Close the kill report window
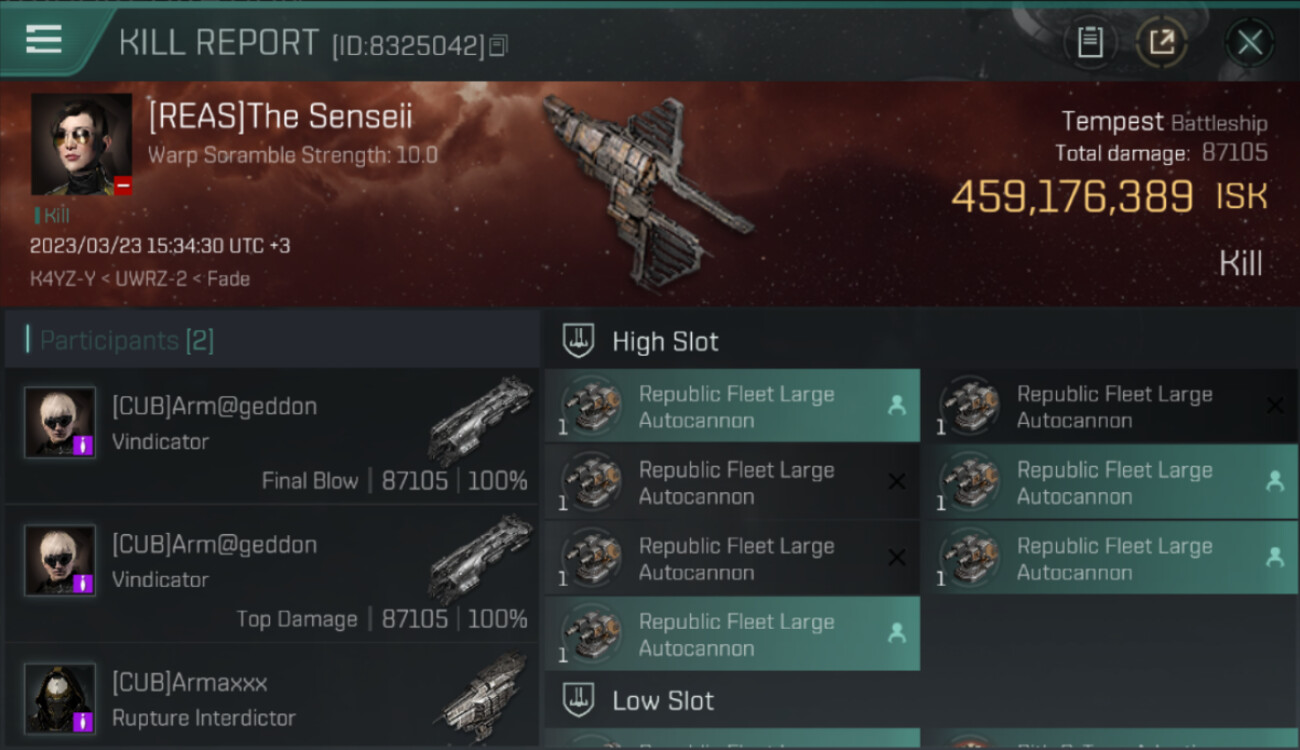 tap(1249, 42)
